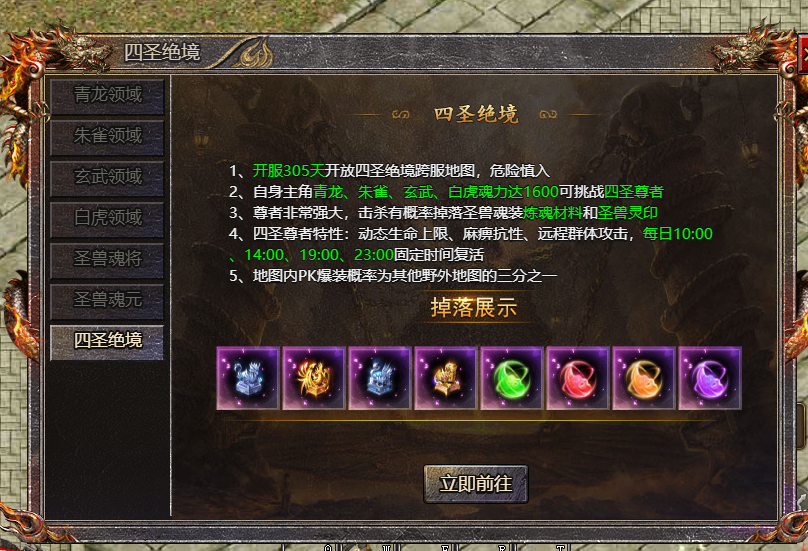View the purple swirl orb drop
This screenshot has height=551, width=808.
710,379
